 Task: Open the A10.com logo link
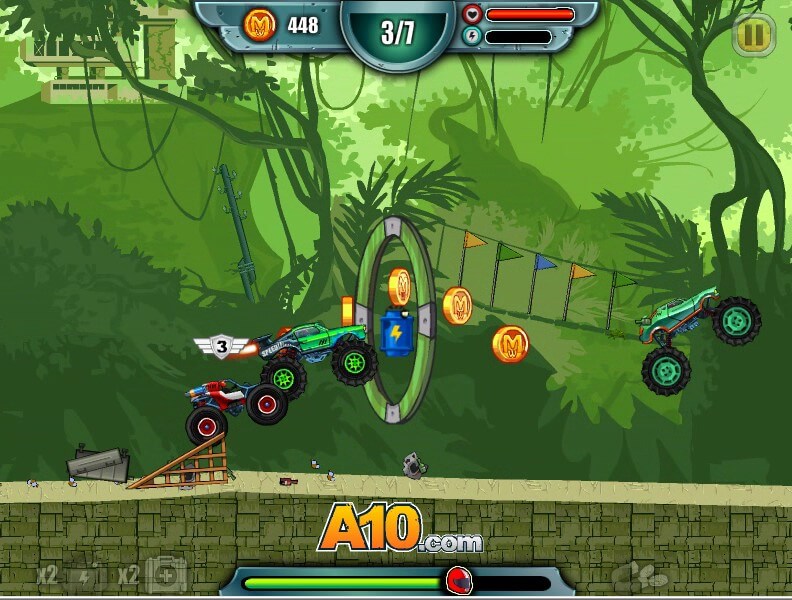point(400,528)
